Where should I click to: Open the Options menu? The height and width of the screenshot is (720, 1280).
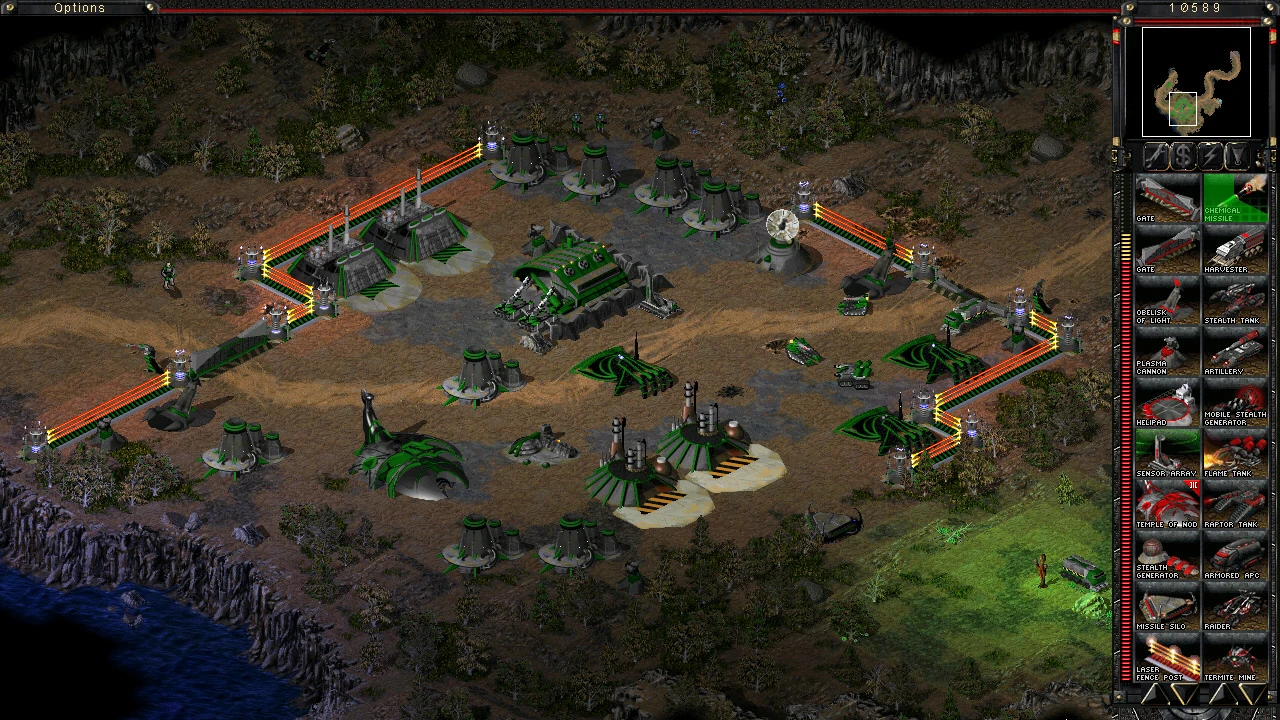tap(79, 8)
